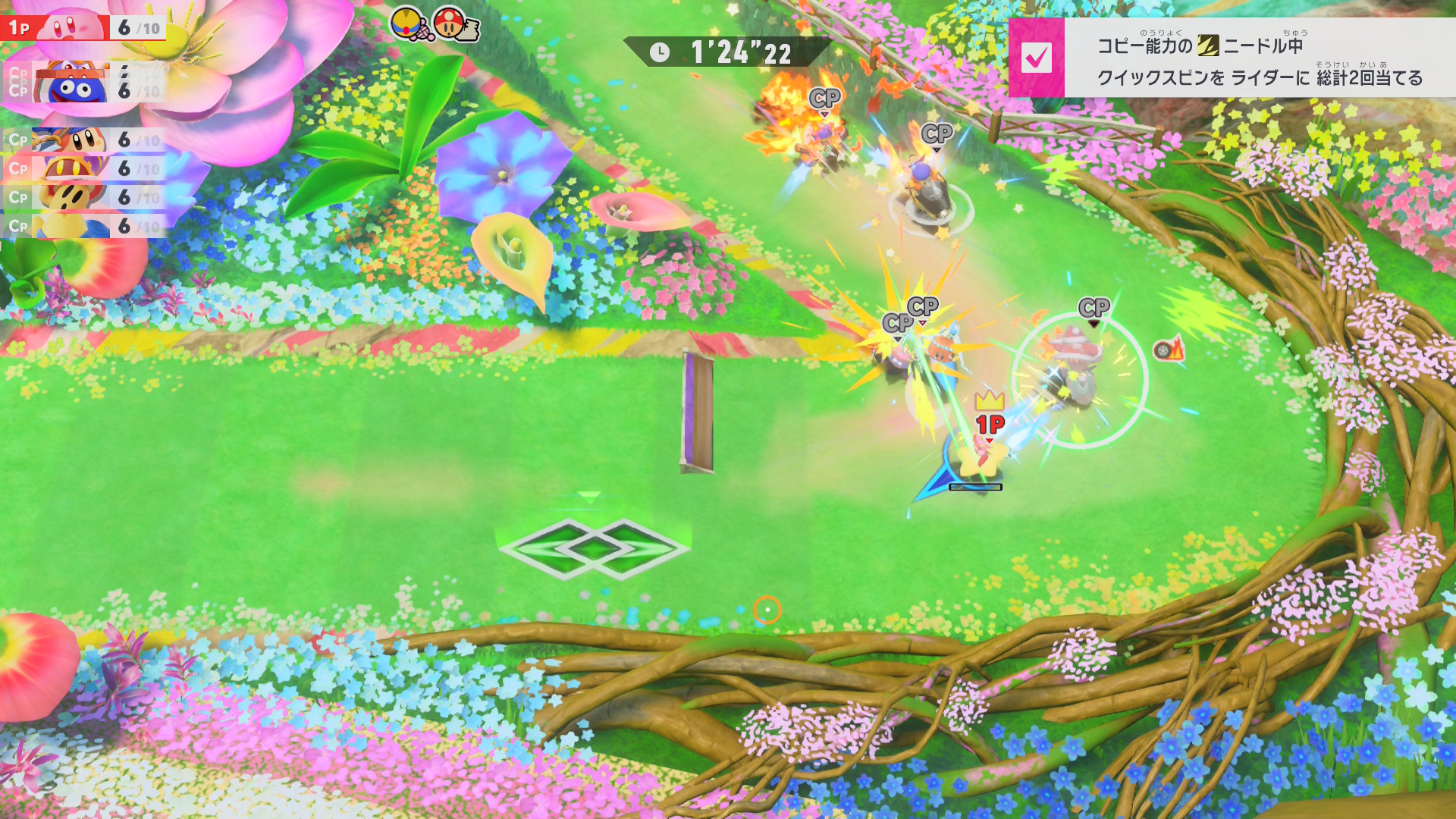Viewport: 1456px width, 819px height.
Task: Select the 1P Kirby ranking row
Action: click(x=83, y=28)
